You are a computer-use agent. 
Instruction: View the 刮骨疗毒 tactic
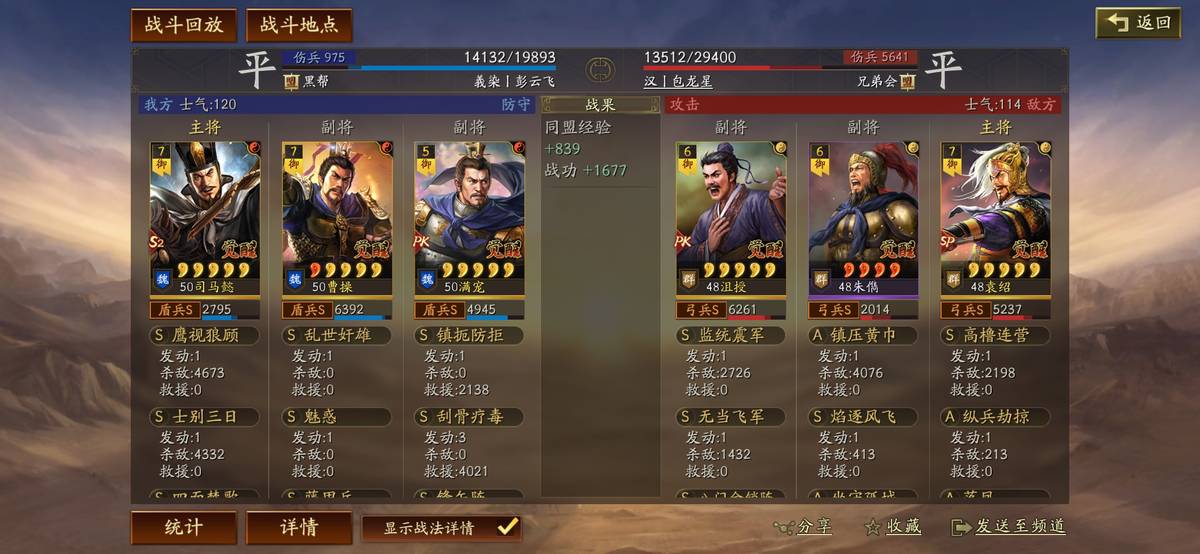coord(469,416)
